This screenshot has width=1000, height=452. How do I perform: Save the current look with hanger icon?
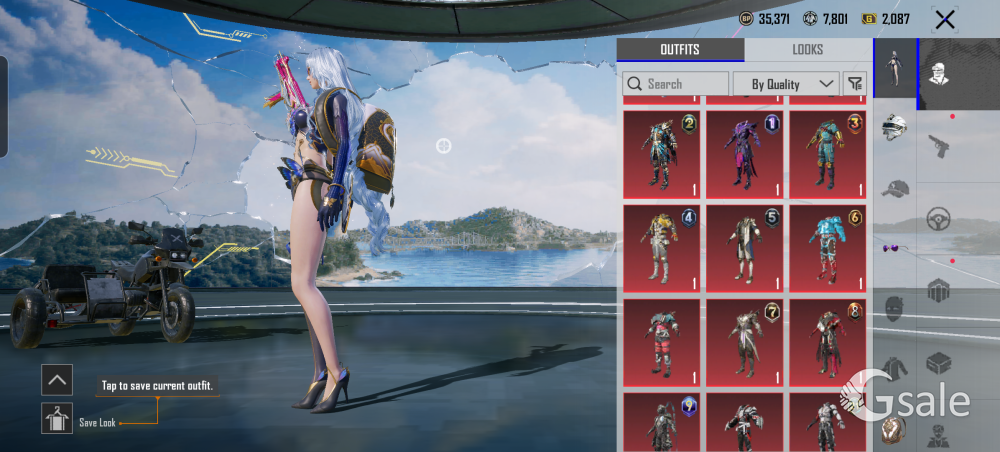57,418
